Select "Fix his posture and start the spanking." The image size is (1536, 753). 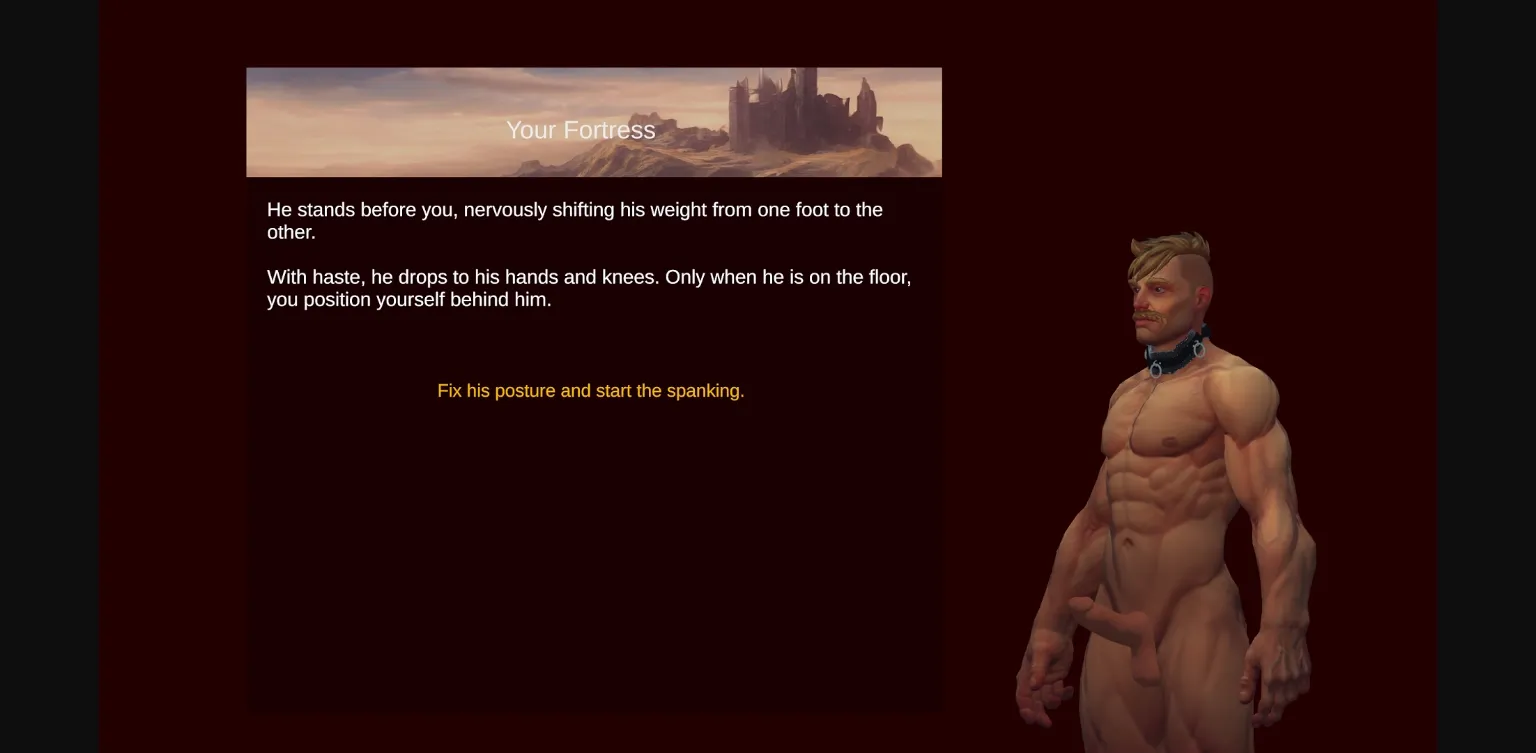(590, 391)
